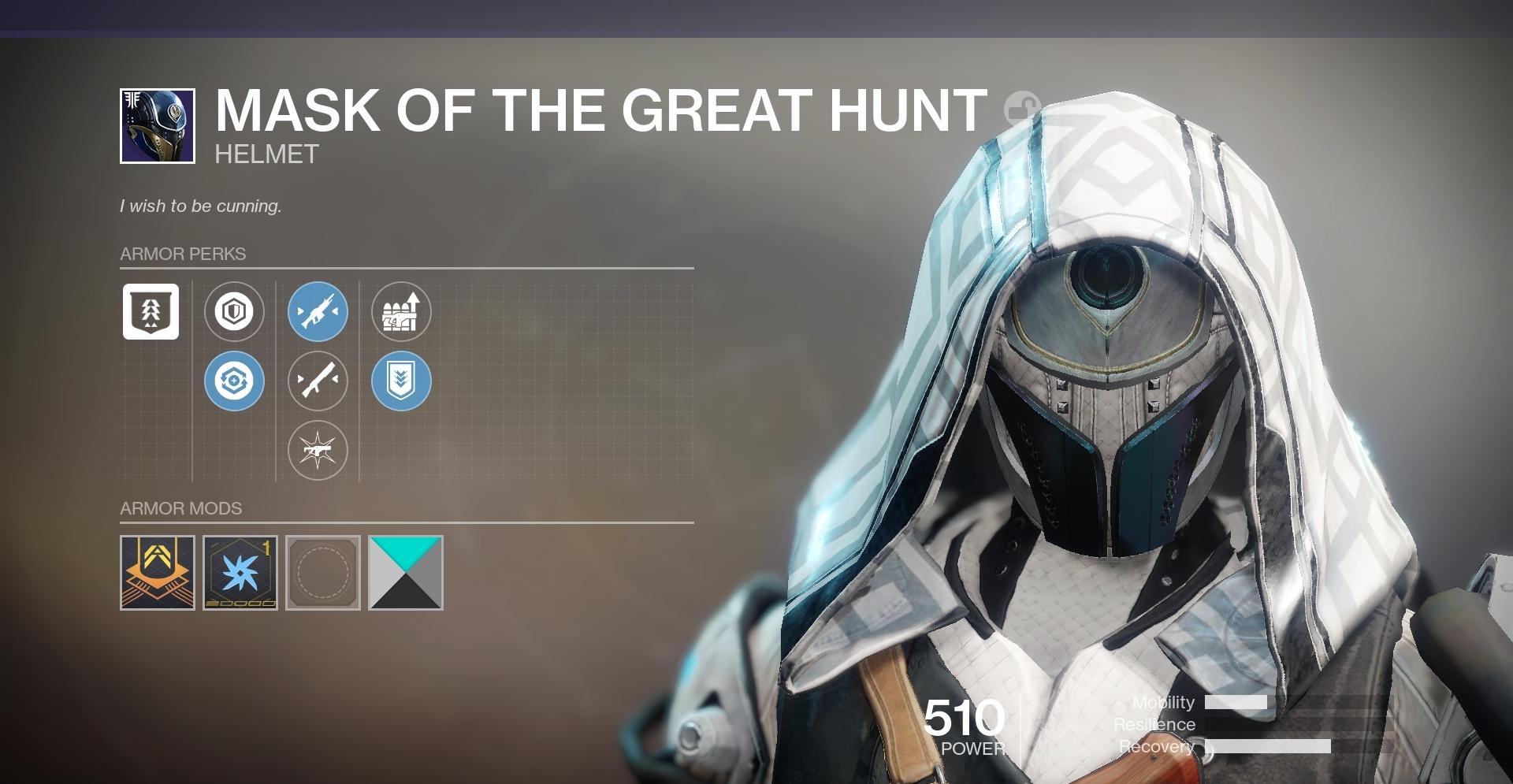Select the Arc energy mod with counter 1
1513x784 pixels.
click(240, 574)
